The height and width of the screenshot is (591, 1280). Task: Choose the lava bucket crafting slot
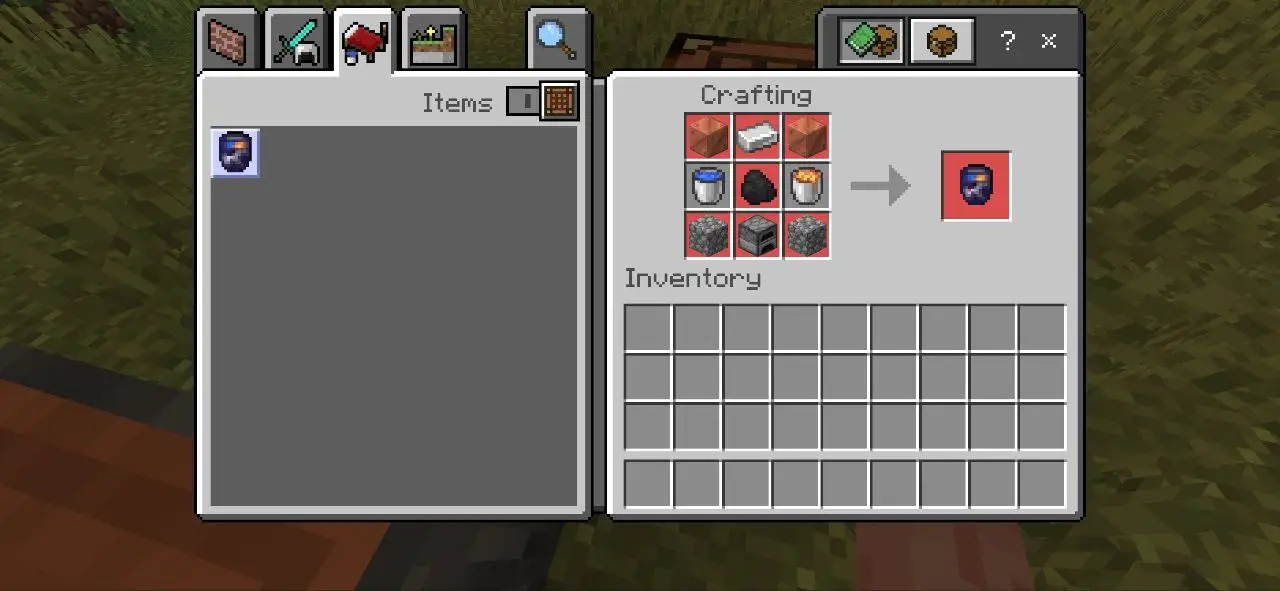(807, 186)
